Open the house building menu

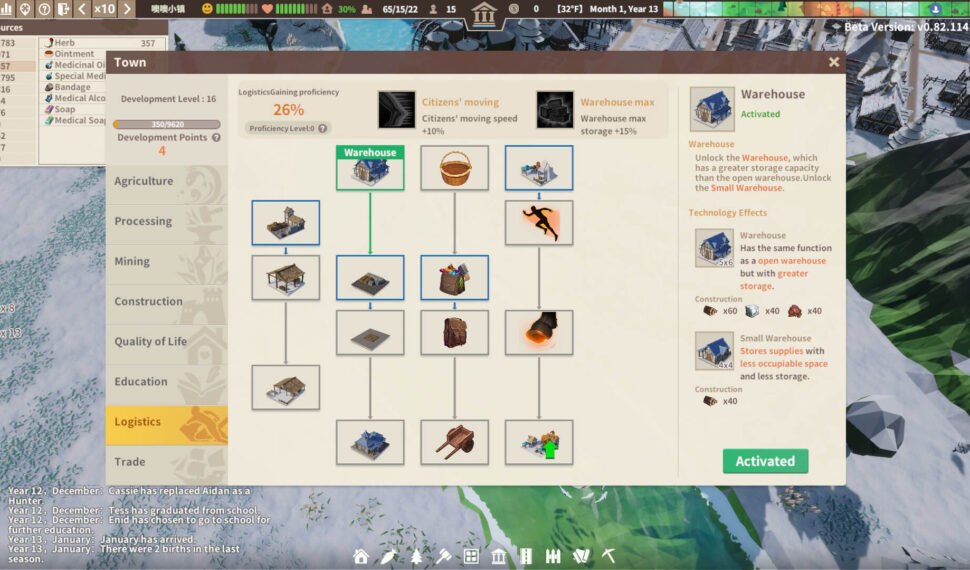[361, 556]
